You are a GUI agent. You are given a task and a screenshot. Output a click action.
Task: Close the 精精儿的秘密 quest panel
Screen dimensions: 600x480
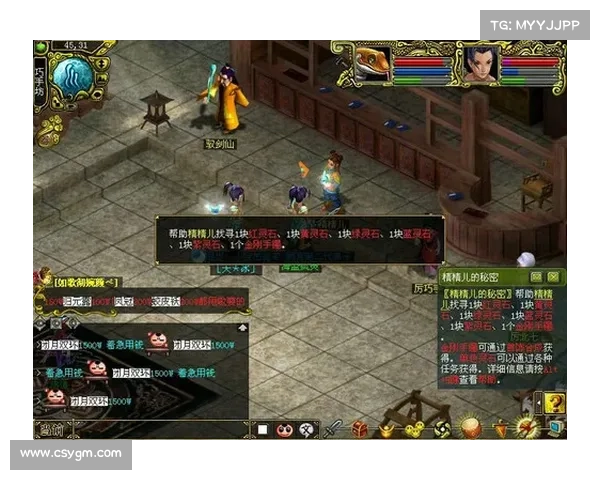click(x=552, y=275)
